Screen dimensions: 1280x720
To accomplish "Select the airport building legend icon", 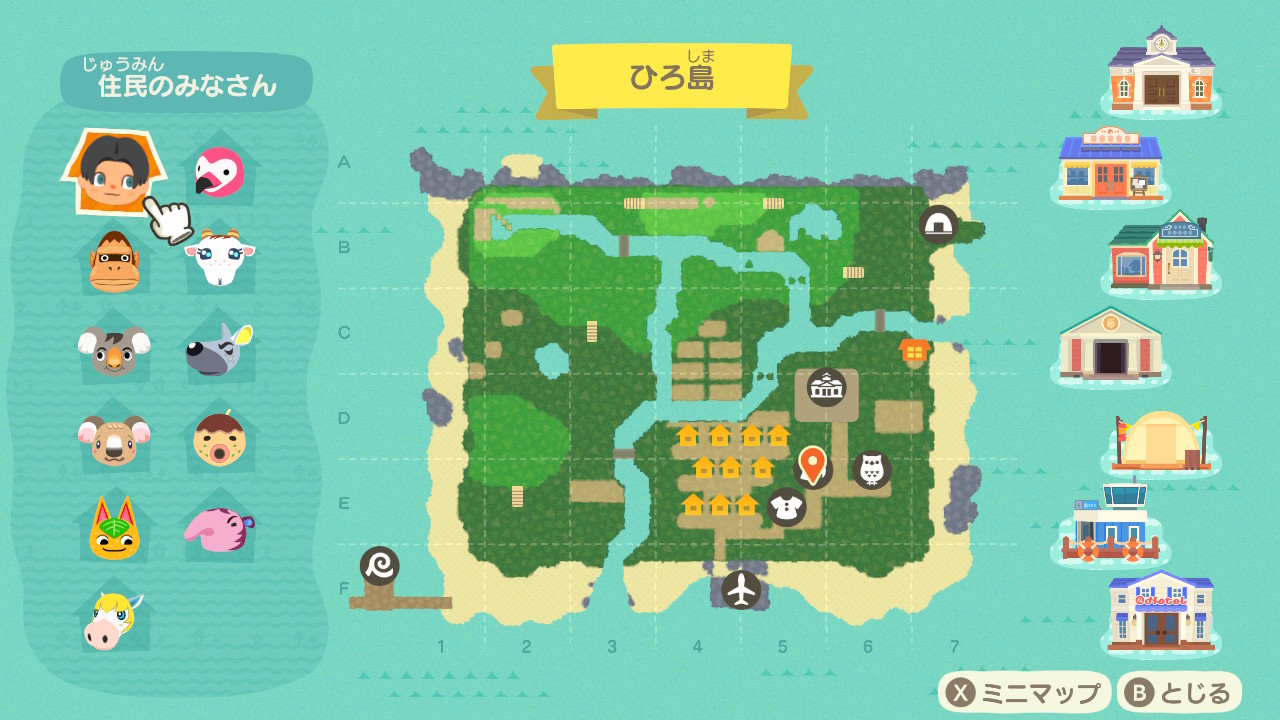I will [1110, 526].
